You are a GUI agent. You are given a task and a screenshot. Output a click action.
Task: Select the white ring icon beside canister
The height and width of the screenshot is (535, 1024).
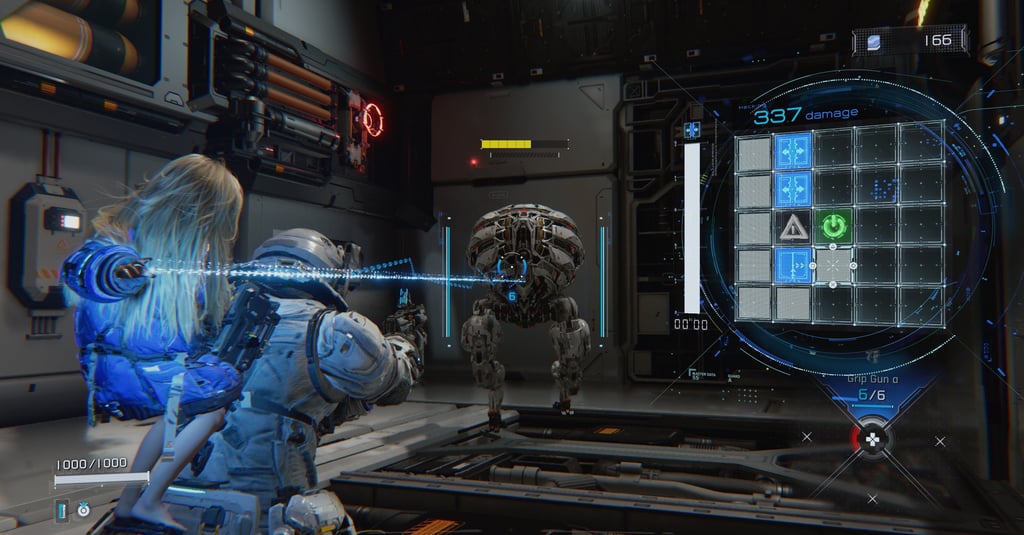pos(81,510)
